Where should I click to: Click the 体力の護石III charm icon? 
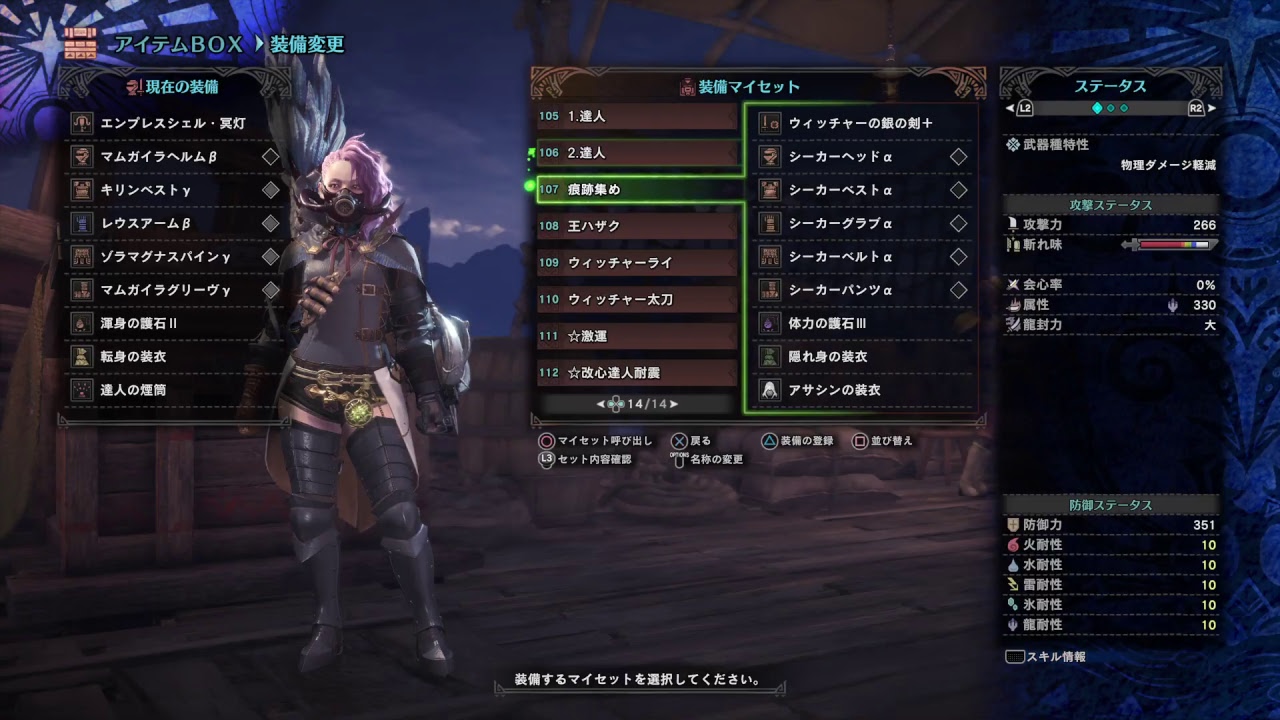click(x=770, y=323)
